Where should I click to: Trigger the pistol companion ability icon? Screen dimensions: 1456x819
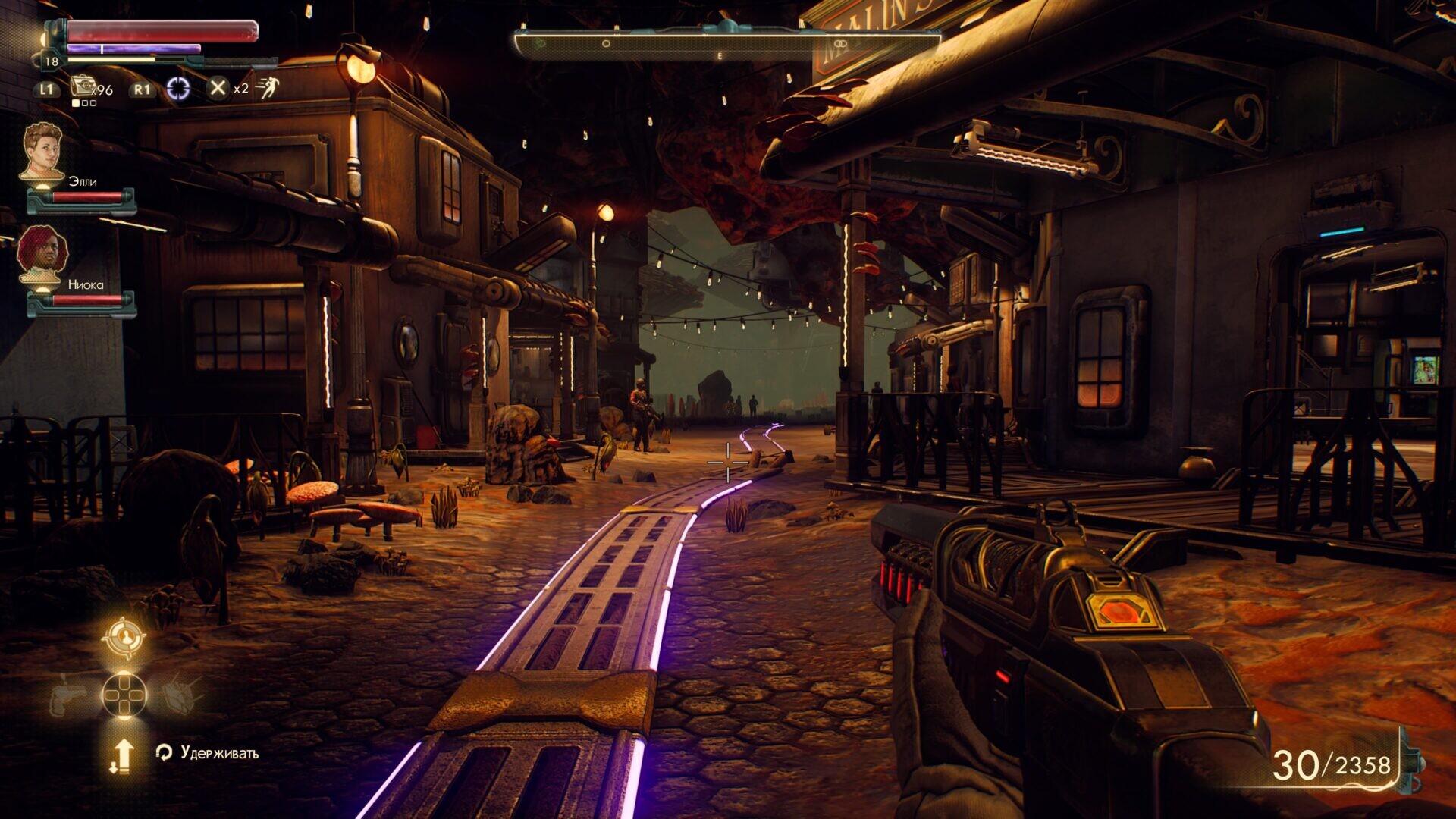(67, 694)
